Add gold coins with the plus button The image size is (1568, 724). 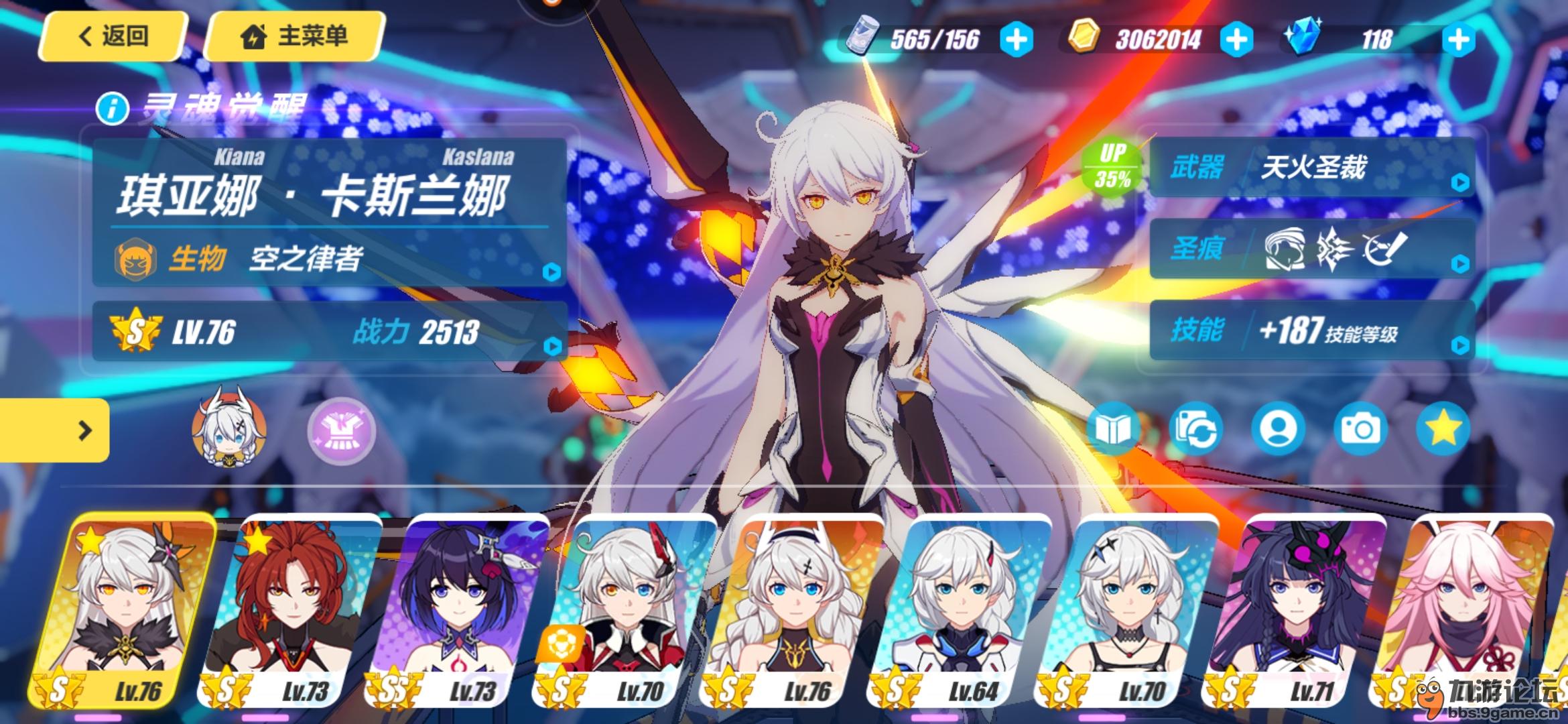[1236, 40]
